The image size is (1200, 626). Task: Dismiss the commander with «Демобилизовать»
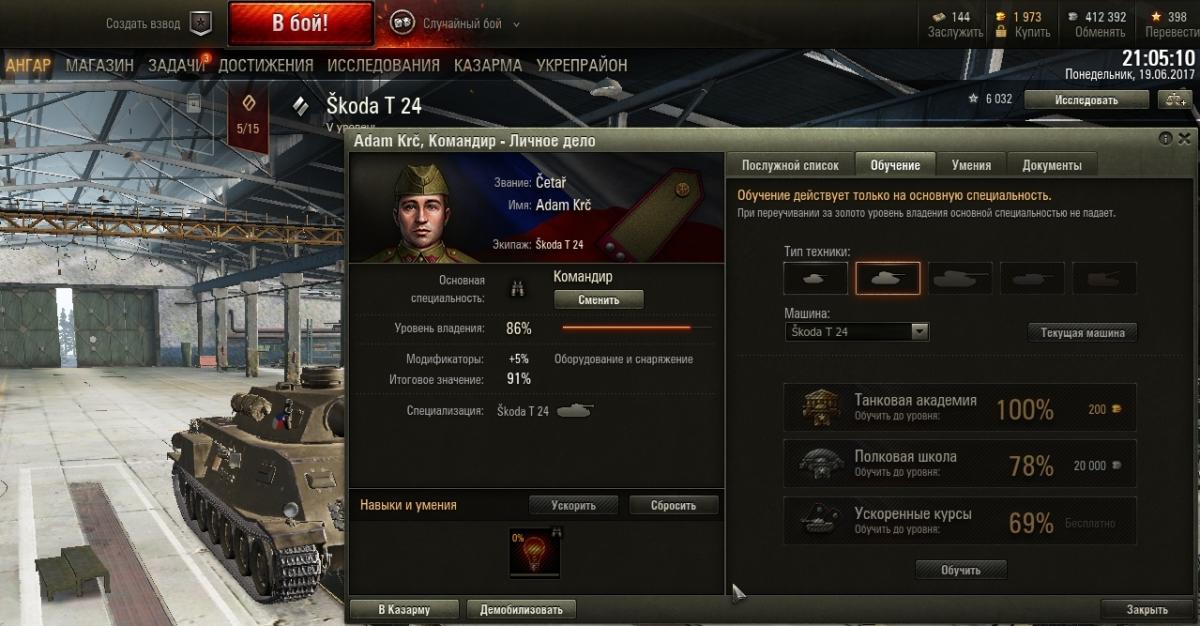(521, 609)
